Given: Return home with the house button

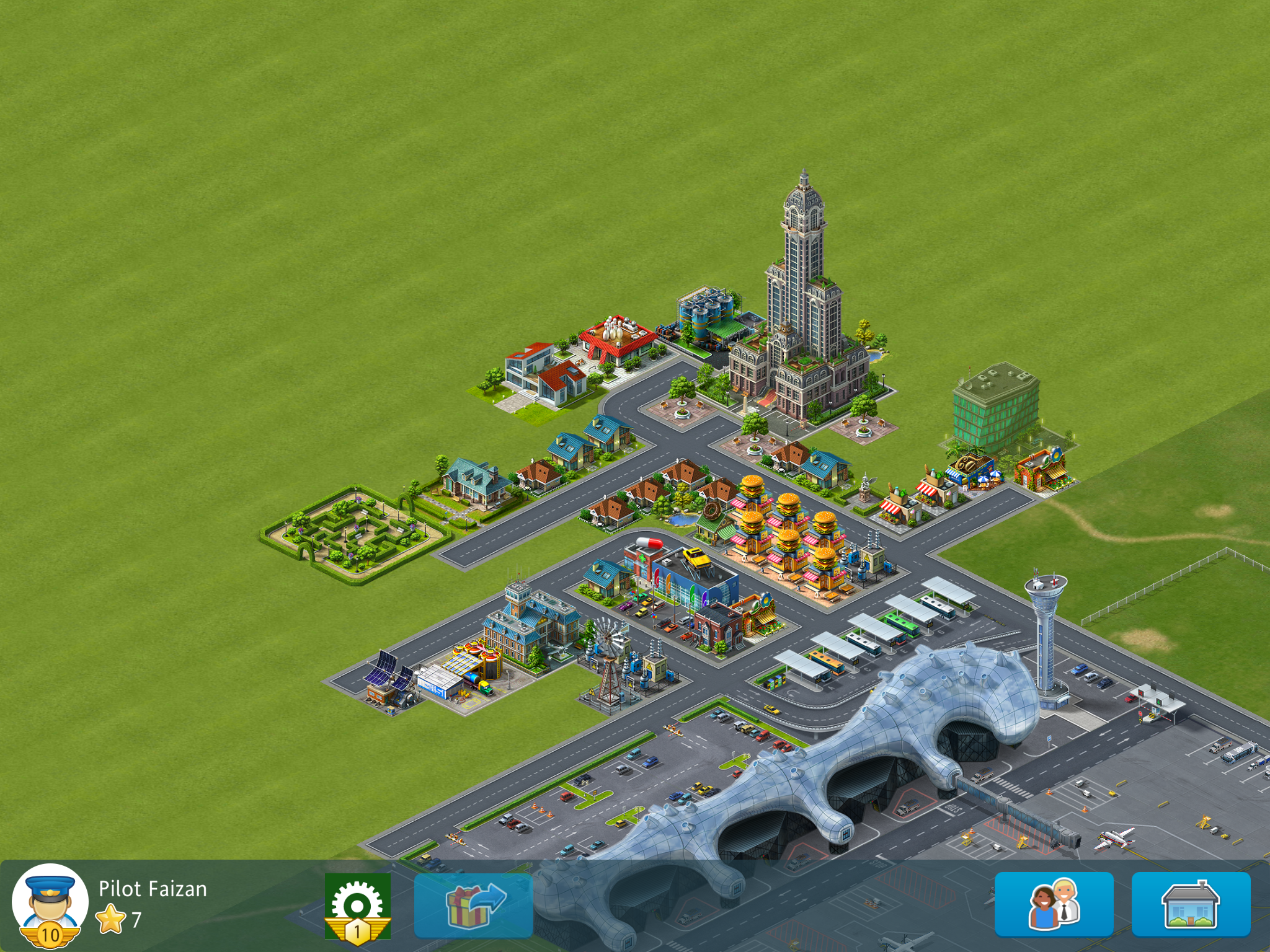Looking at the screenshot, I should pyautogui.click(x=1191, y=904).
